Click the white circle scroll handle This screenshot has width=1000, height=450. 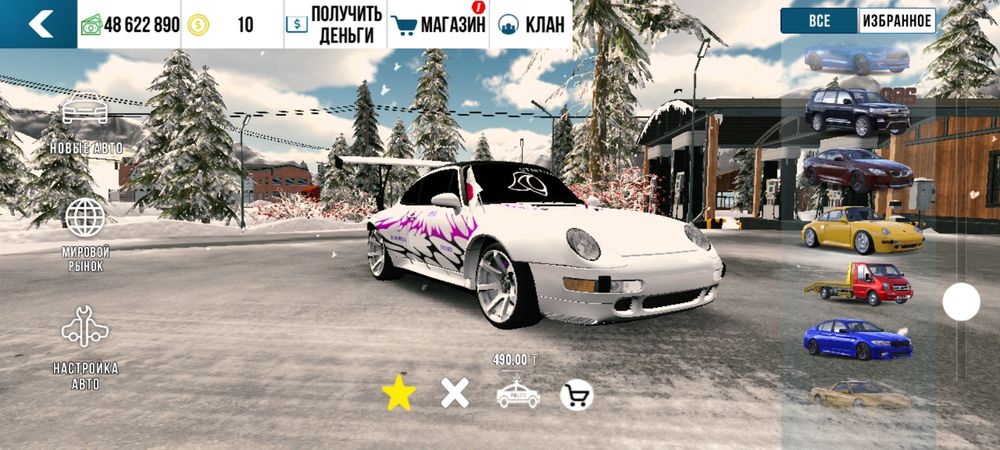tap(961, 301)
